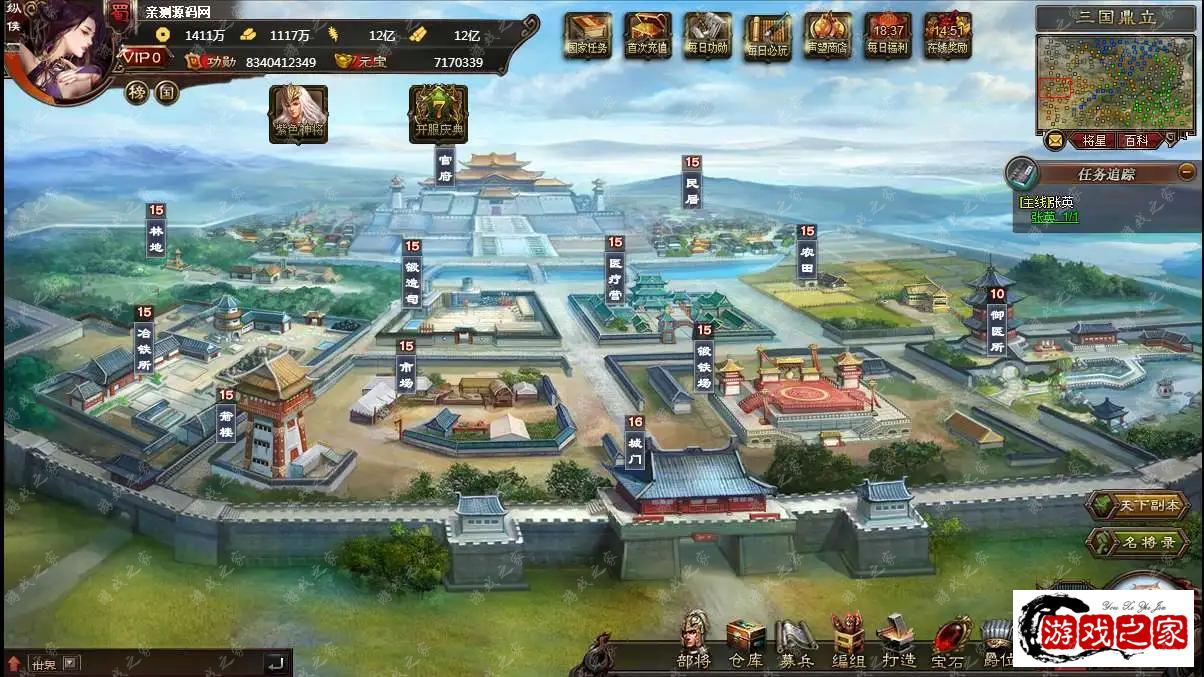1204x677 pixels.
Task: Open the 首次充值 first recharge chest
Action: (648, 35)
